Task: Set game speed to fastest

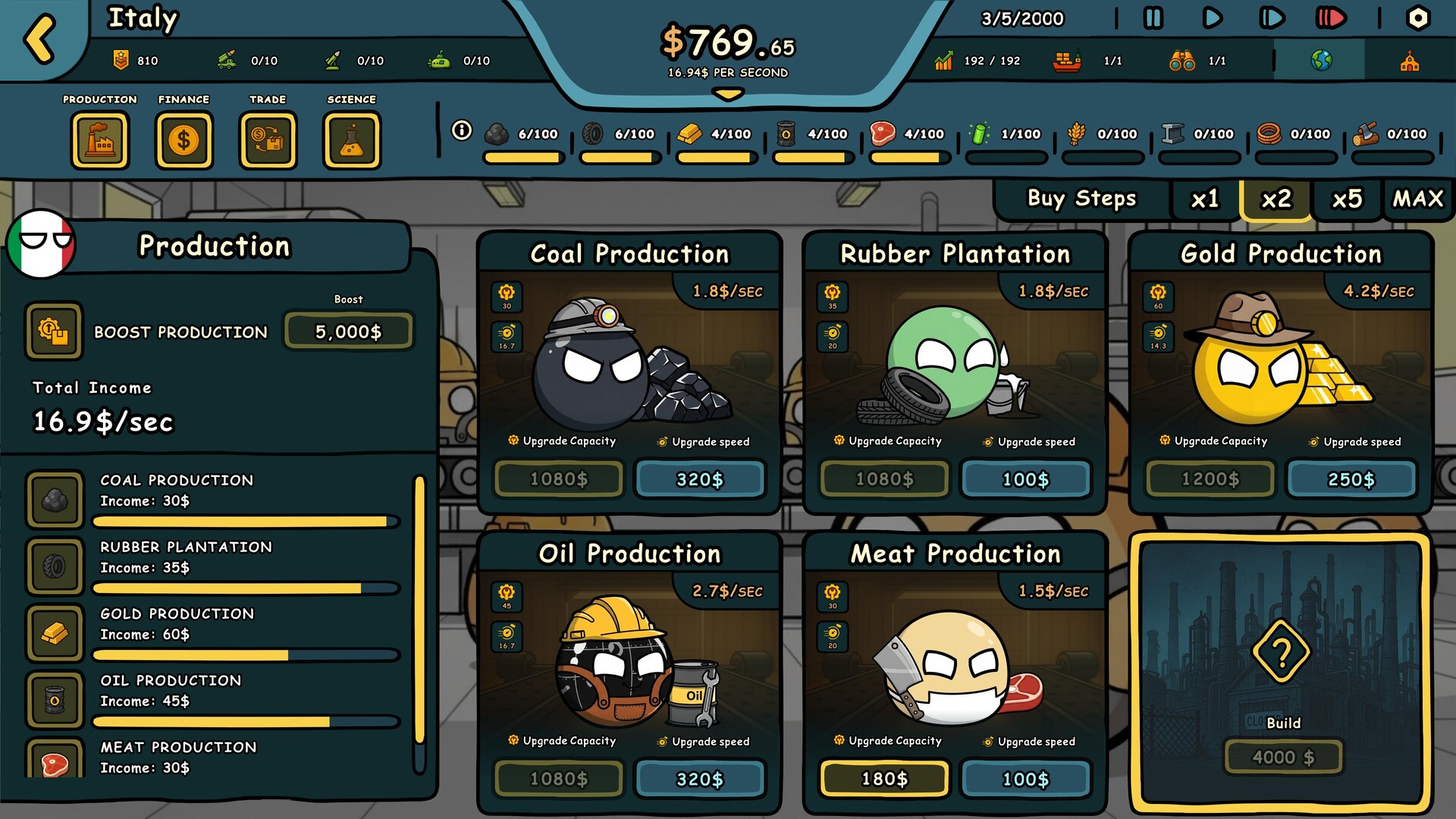Action: [x=1330, y=18]
